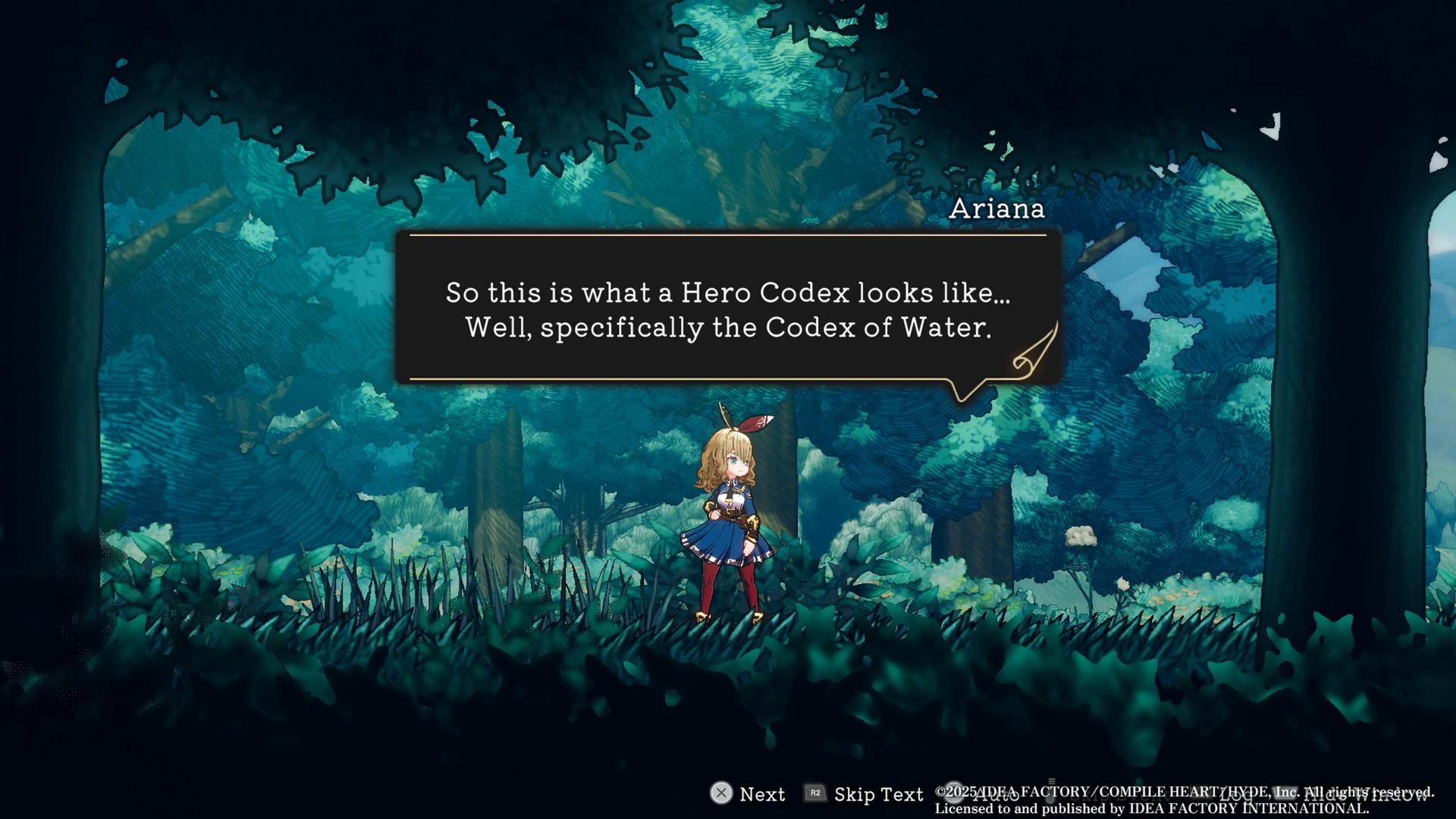Open the dialogue Log

tap(1235, 794)
